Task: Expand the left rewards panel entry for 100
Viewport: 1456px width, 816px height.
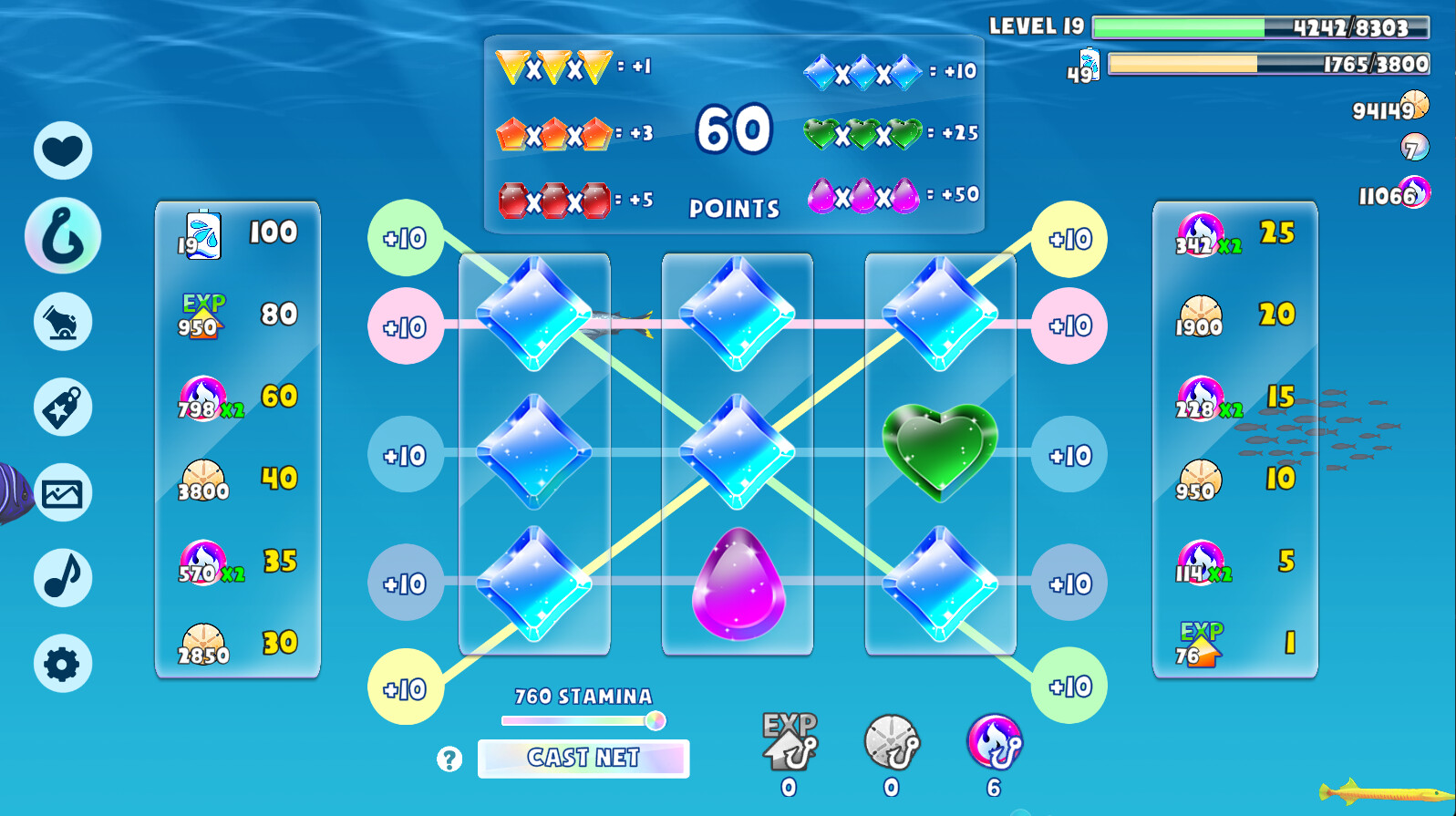Action: coord(237,233)
